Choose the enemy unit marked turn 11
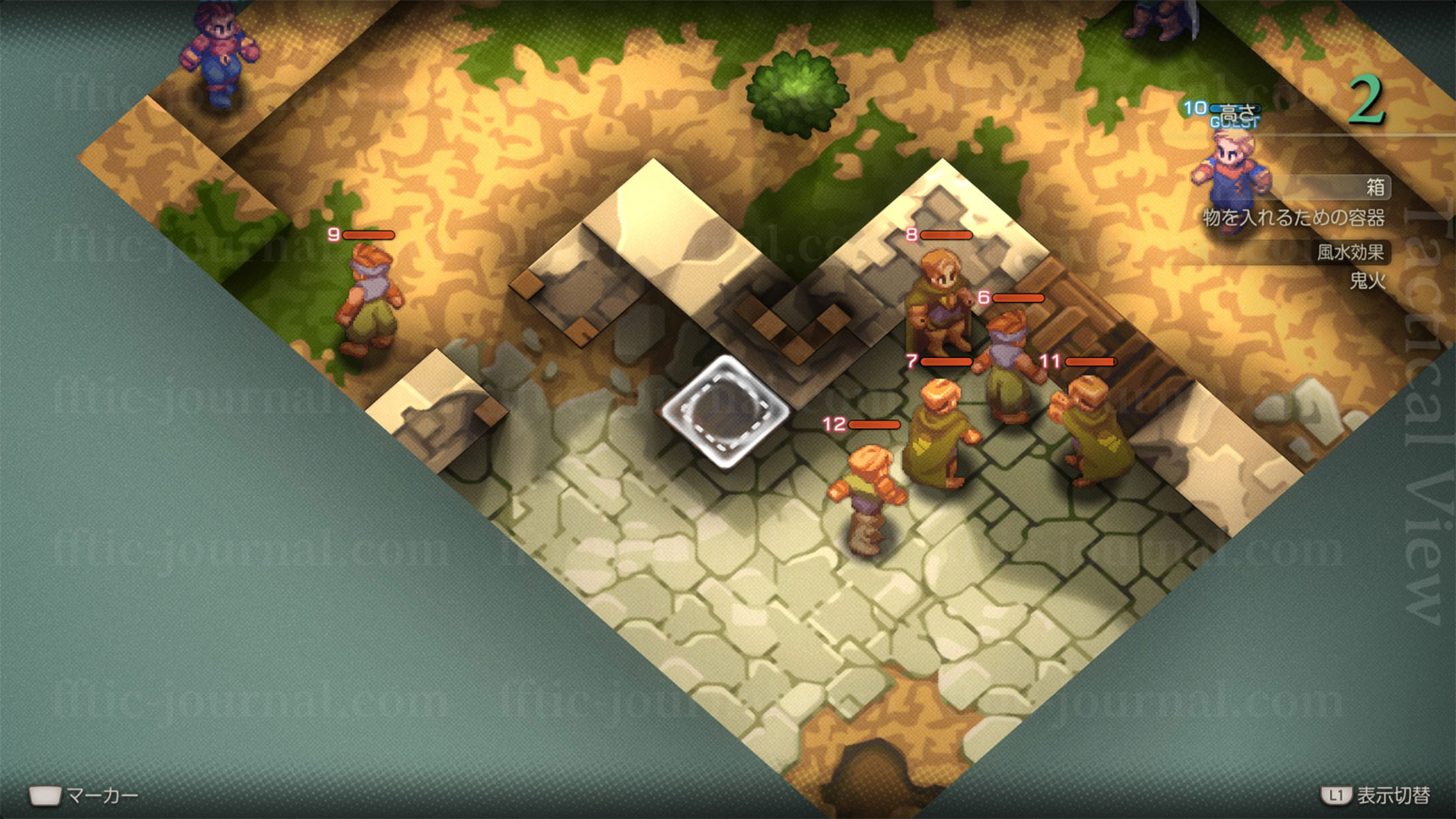 pos(1090,430)
